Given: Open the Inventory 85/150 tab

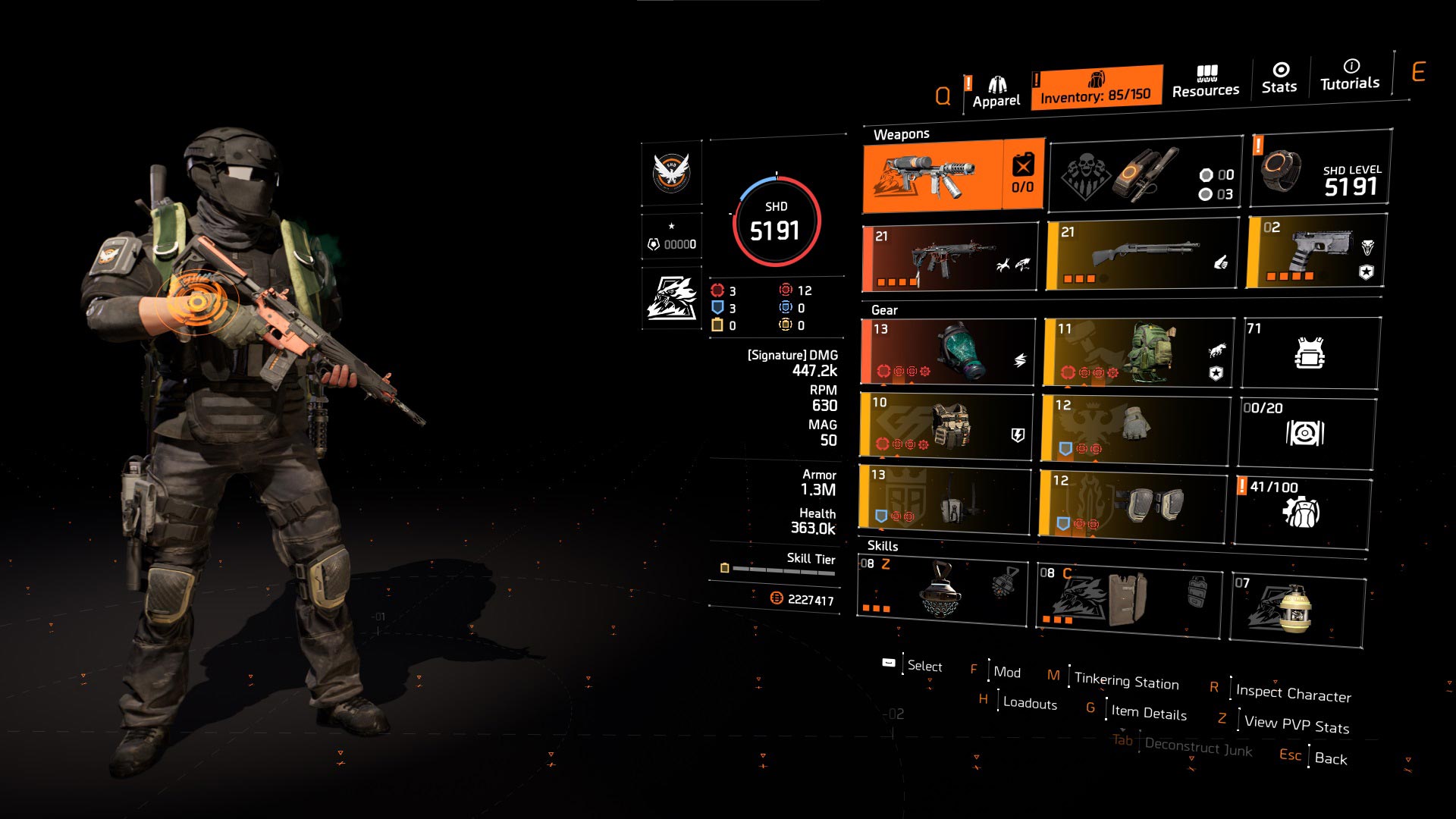Looking at the screenshot, I should click(1096, 88).
